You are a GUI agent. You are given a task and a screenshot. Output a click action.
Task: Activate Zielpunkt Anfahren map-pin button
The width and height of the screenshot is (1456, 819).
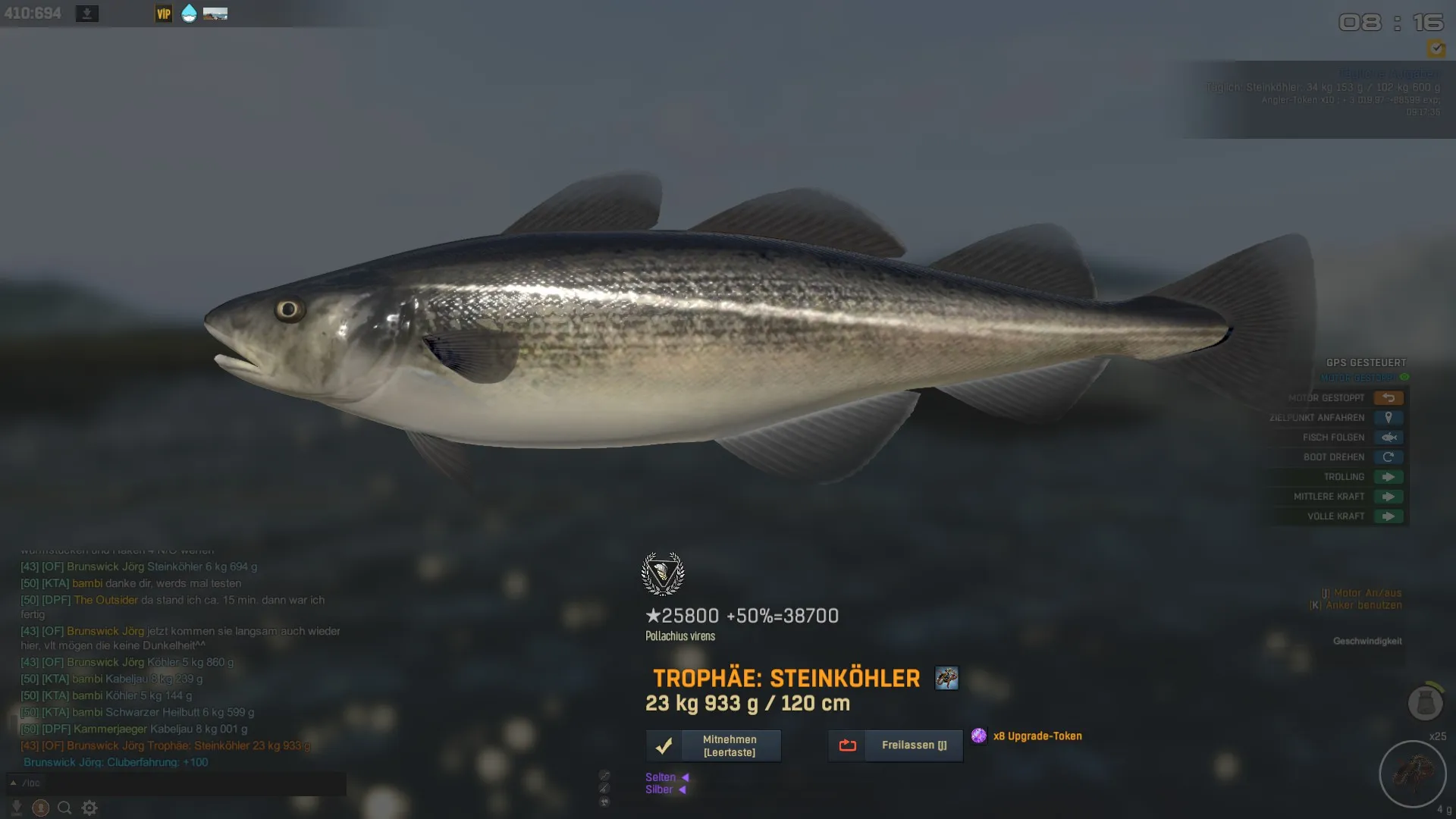(x=1389, y=418)
